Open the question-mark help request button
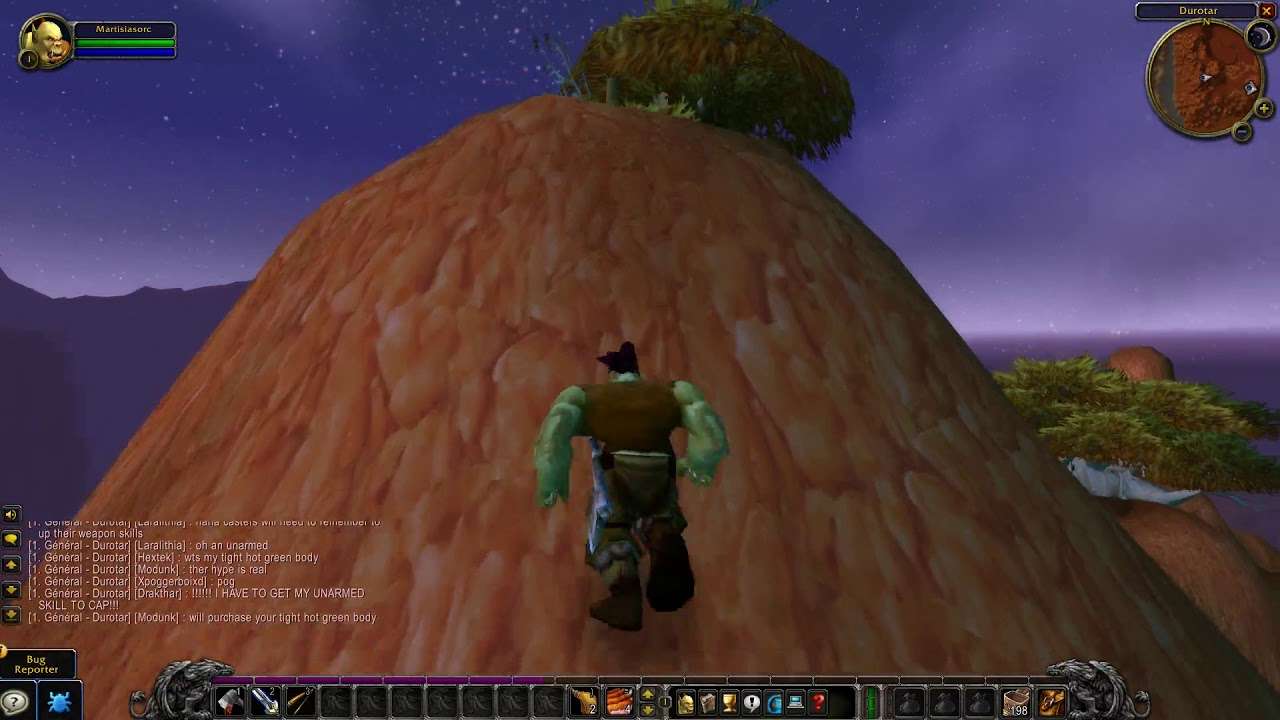Viewport: 1280px width, 720px height. (x=14, y=701)
